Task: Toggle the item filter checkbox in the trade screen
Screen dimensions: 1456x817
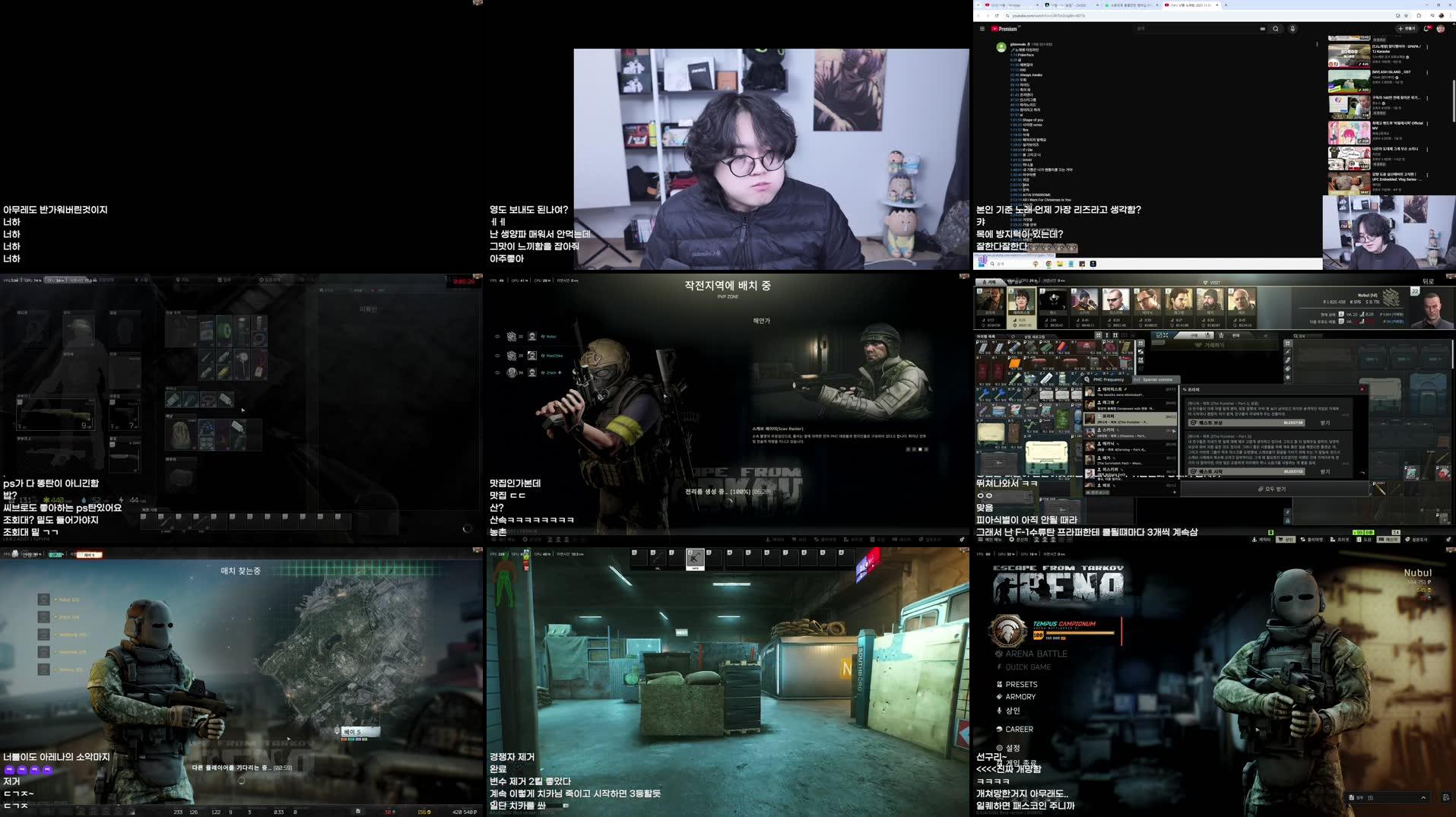Action: [1159, 334]
